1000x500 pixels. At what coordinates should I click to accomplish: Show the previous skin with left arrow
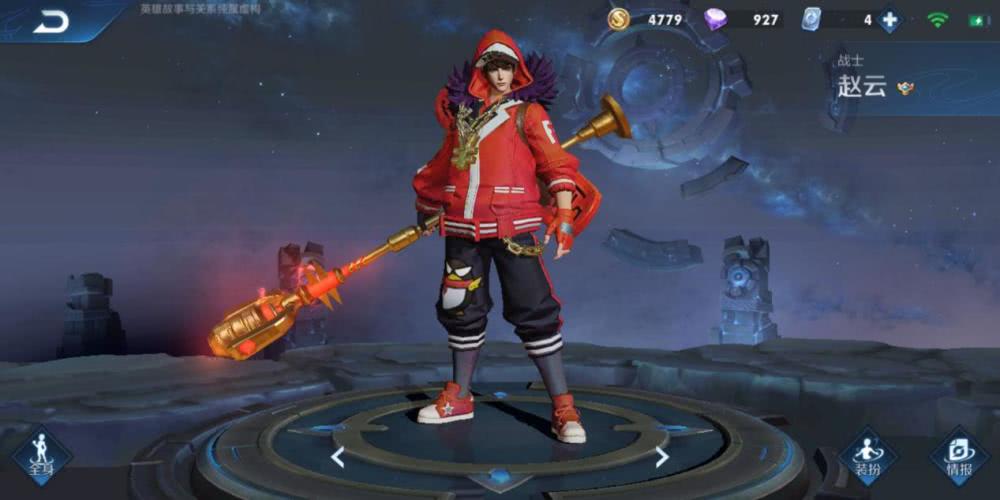[338, 457]
